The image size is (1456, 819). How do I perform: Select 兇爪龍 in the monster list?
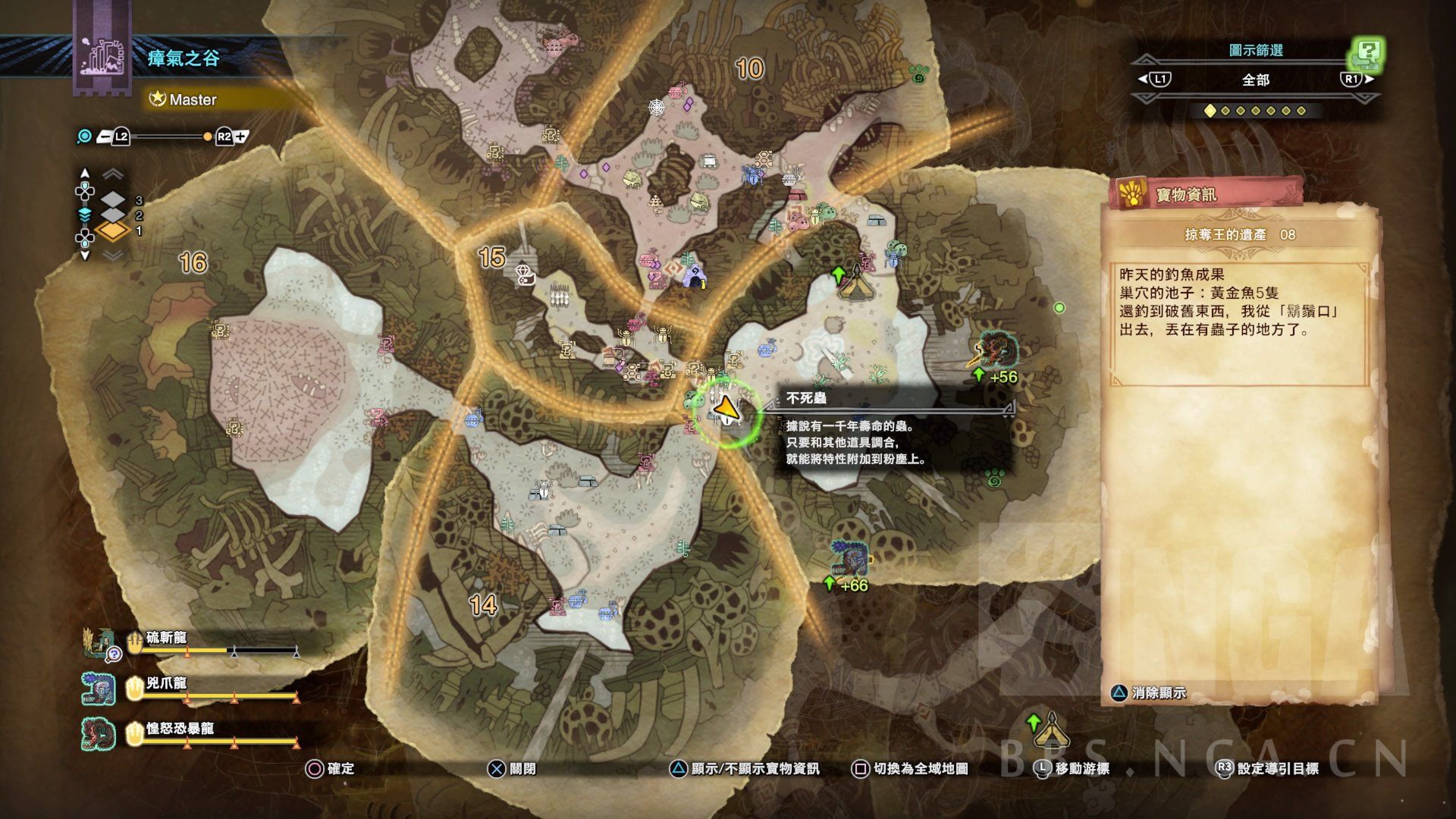[x=167, y=685]
